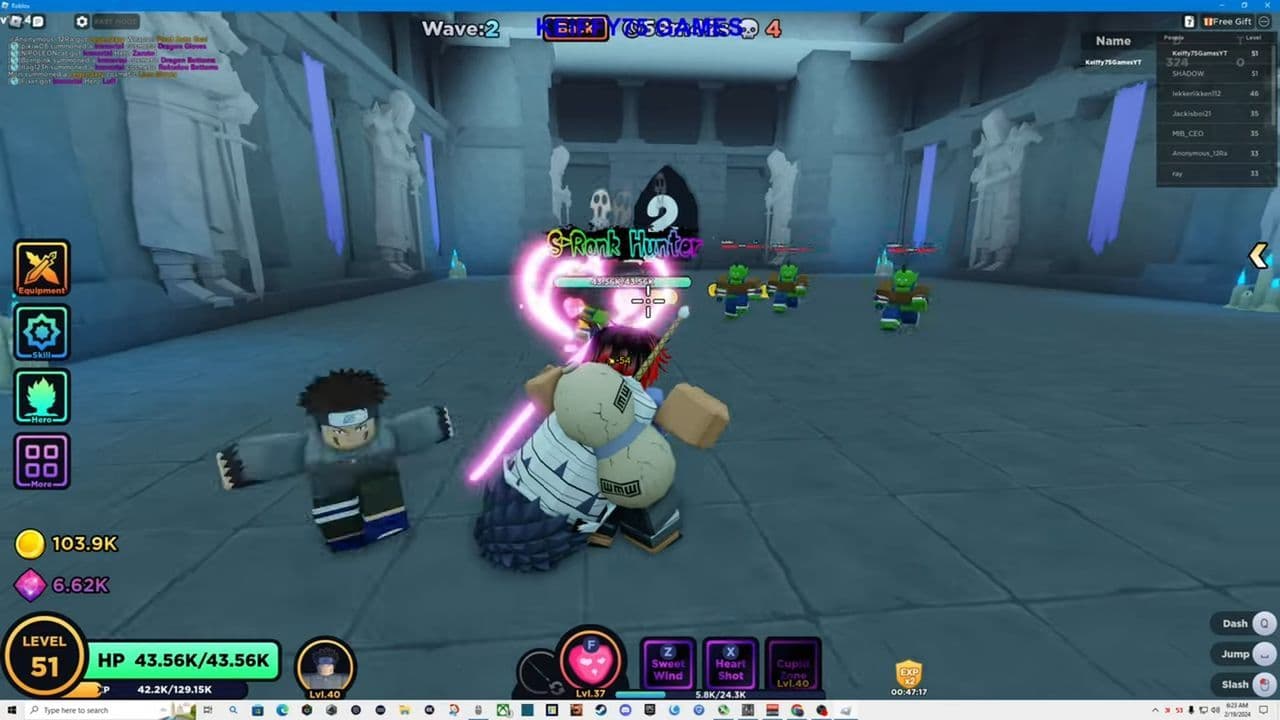The height and width of the screenshot is (720, 1280).
Task: Open the codes question-mark box beside Free Gift
Action: click(1190, 22)
